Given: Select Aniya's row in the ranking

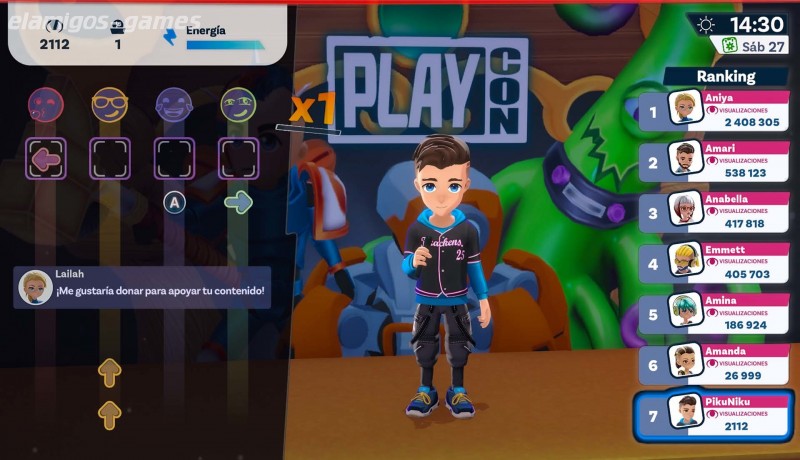Looking at the screenshot, I should (714, 109).
